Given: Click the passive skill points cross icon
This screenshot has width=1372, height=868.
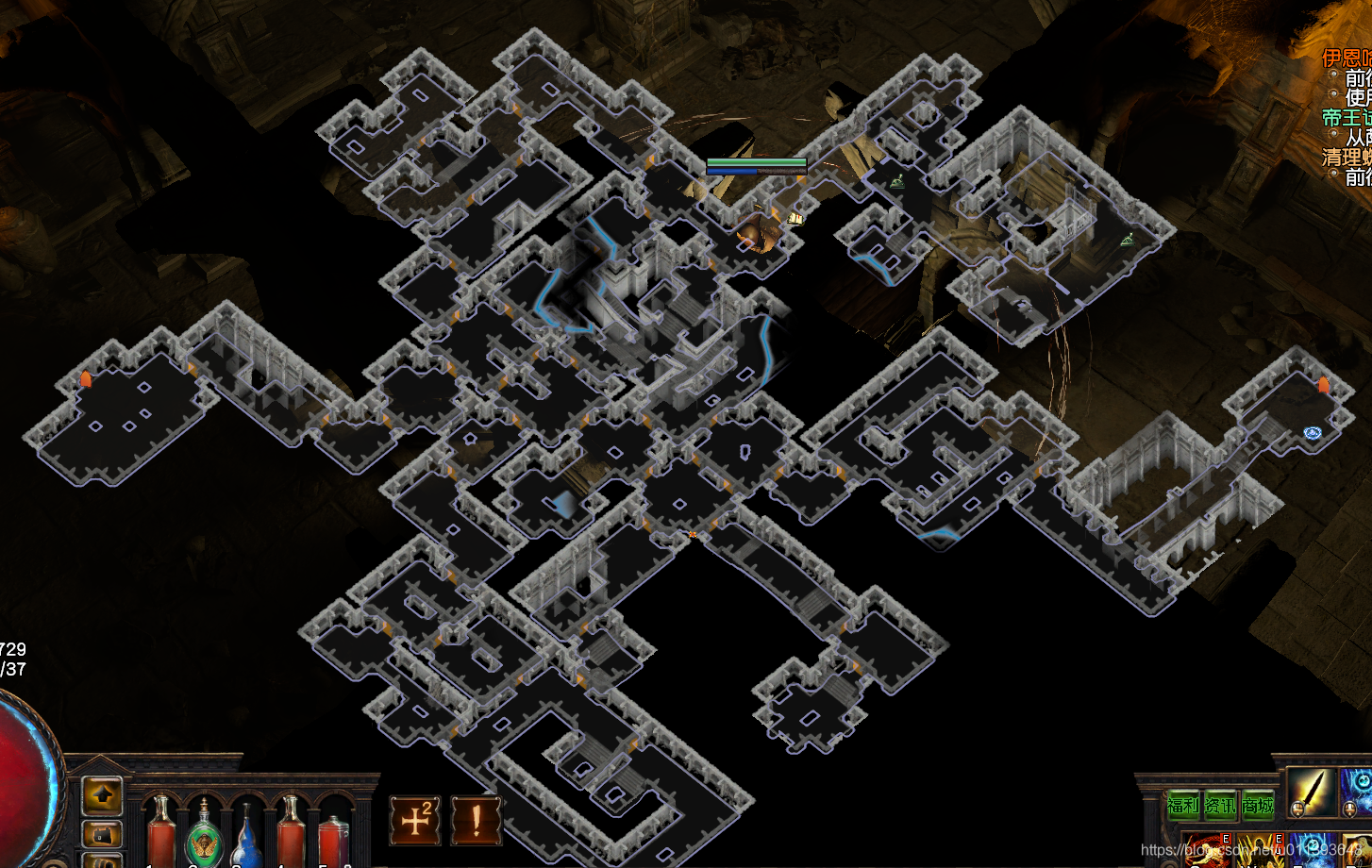Looking at the screenshot, I should (x=416, y=820).
